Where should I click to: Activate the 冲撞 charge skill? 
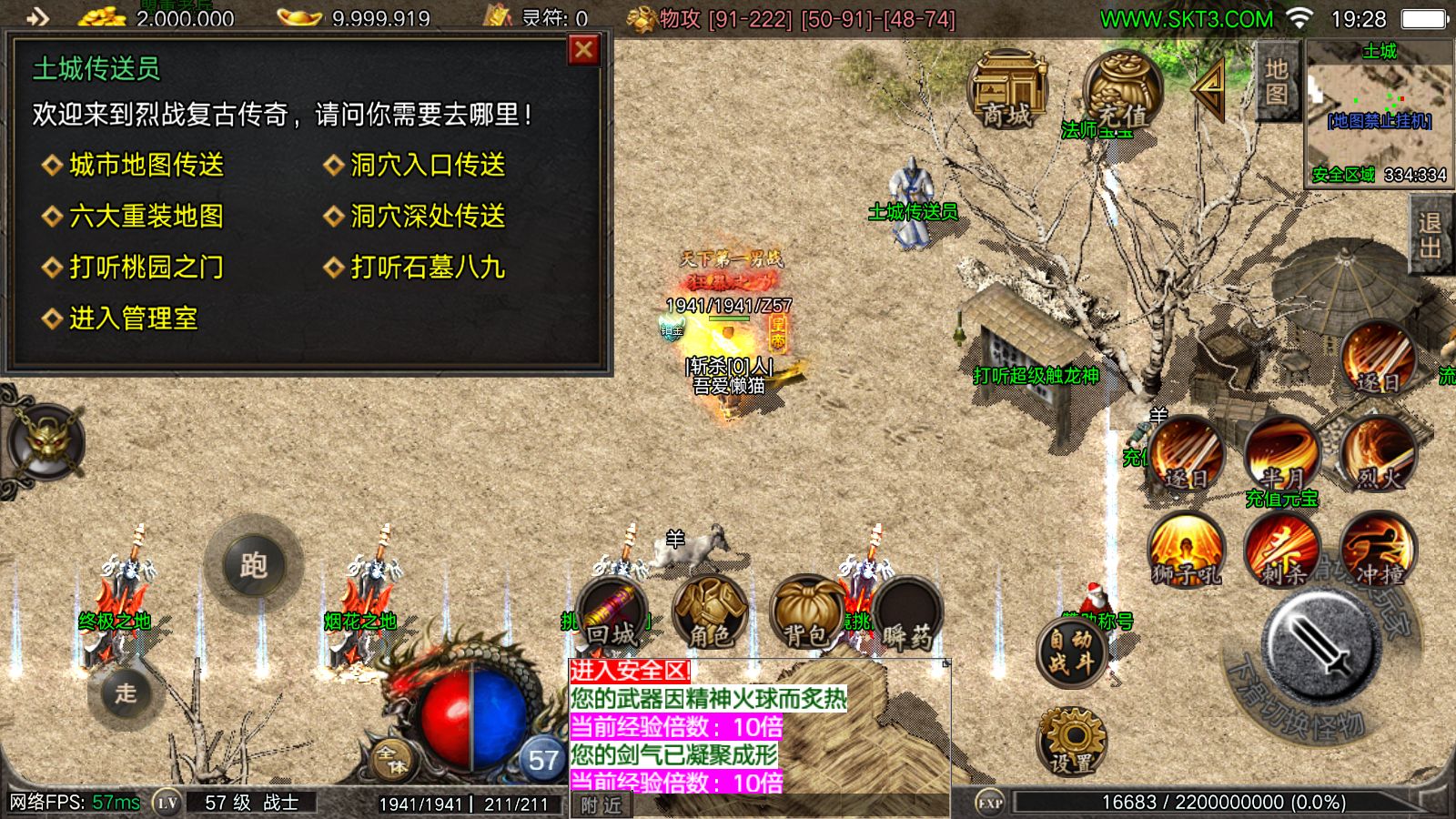(x=1377, y=550)
